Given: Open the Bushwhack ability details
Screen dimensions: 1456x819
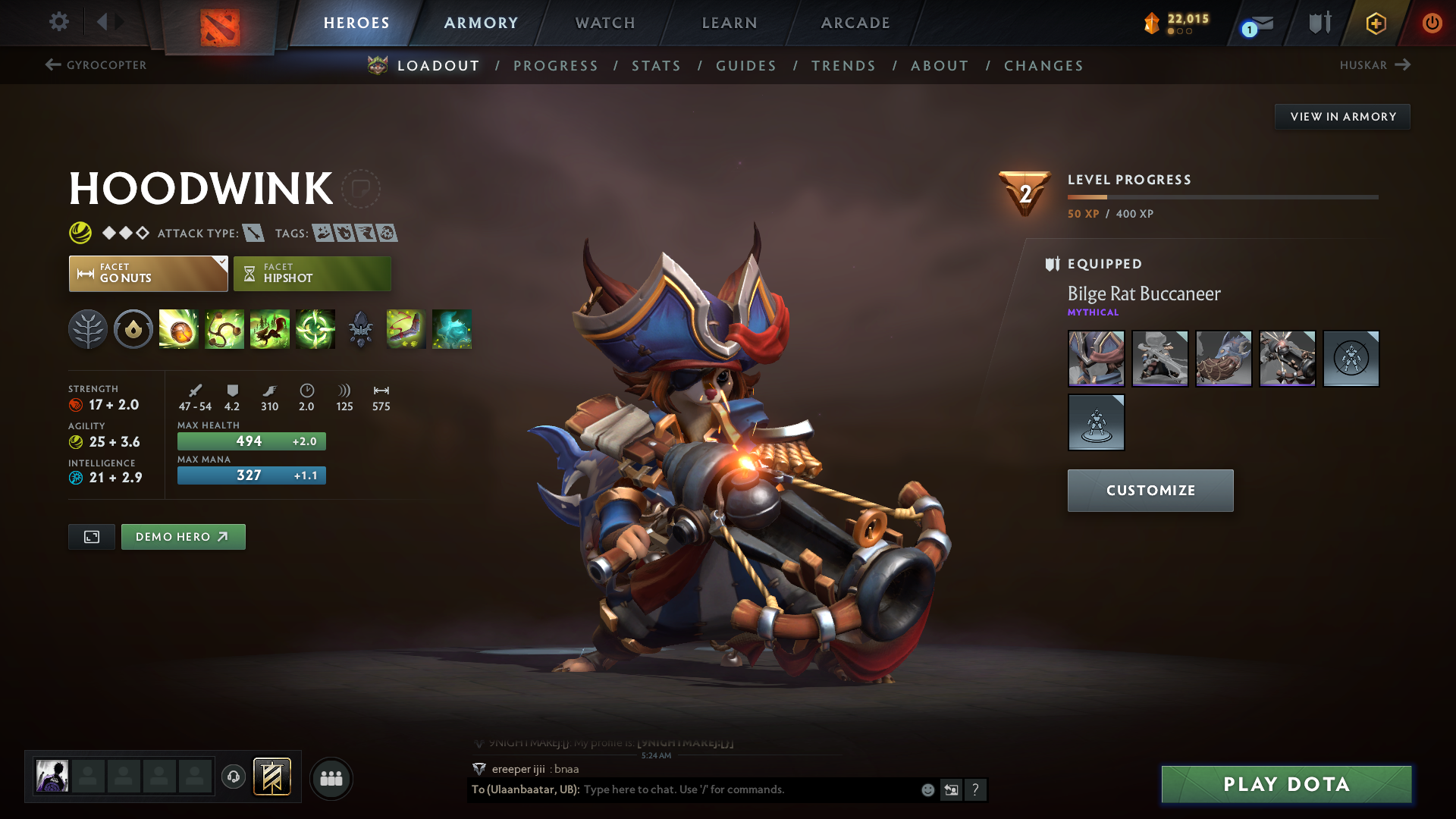Looking at the screenshot, I should coord(224,329).
